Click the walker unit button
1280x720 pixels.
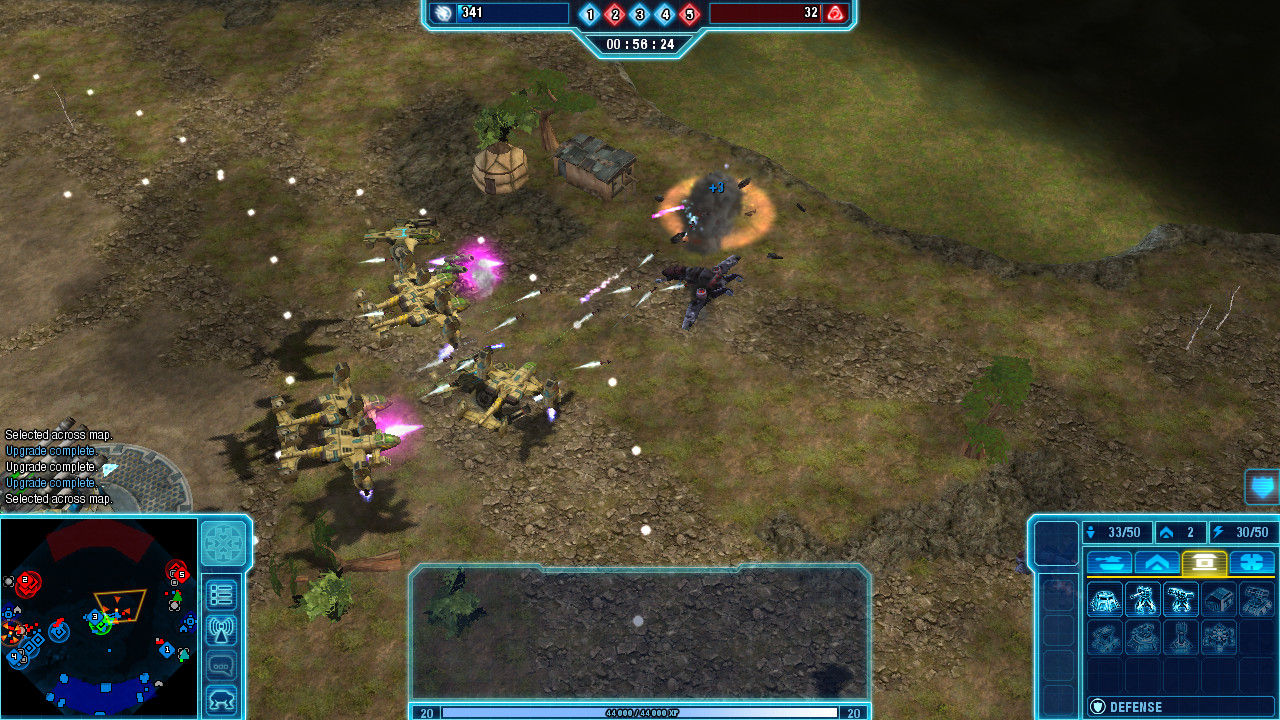(x=221, y=700)
